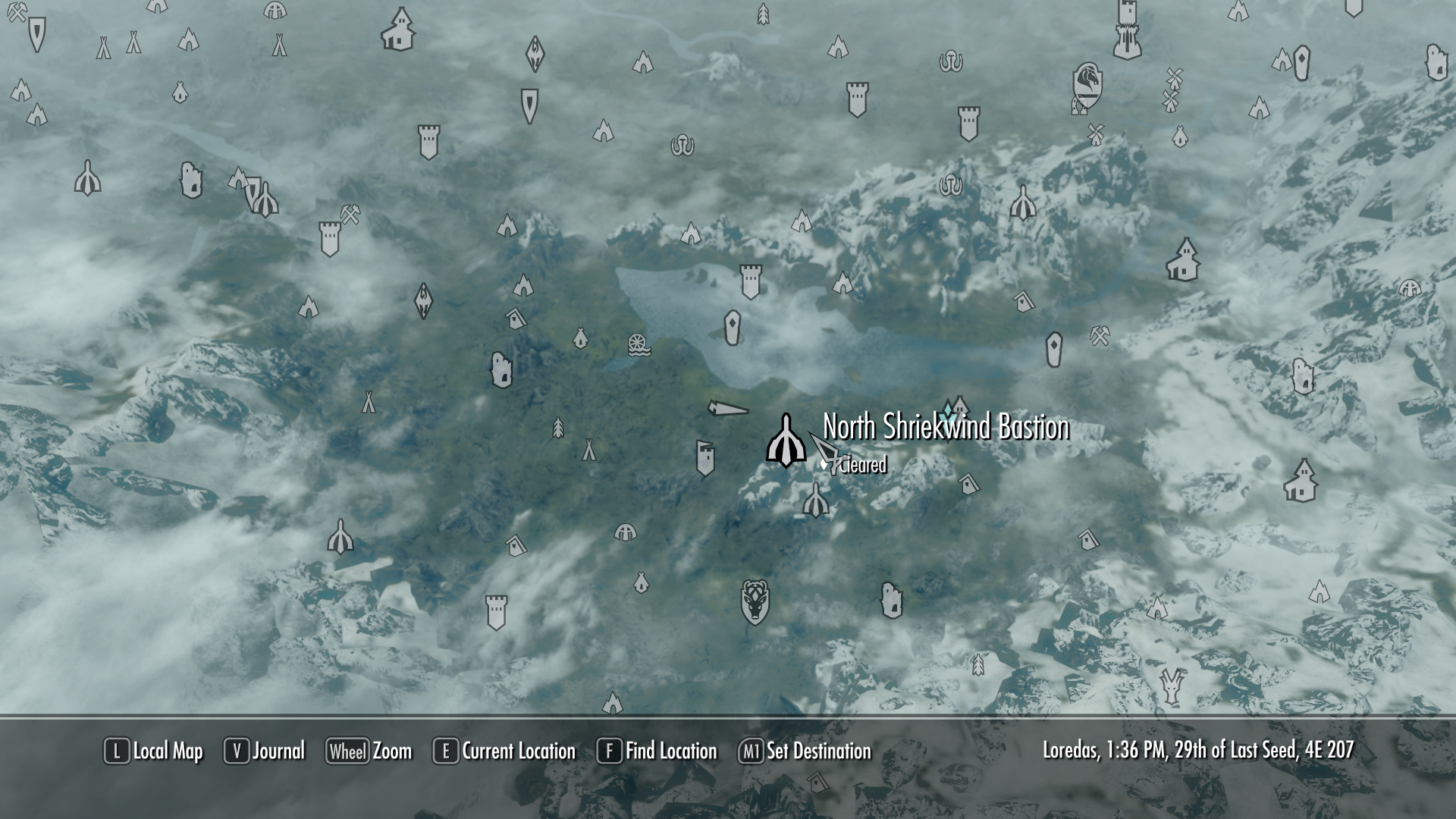Center map on Current Location
Image resolution: width=1456 pixels, height=819 pixels.
(x=504, y=751)
